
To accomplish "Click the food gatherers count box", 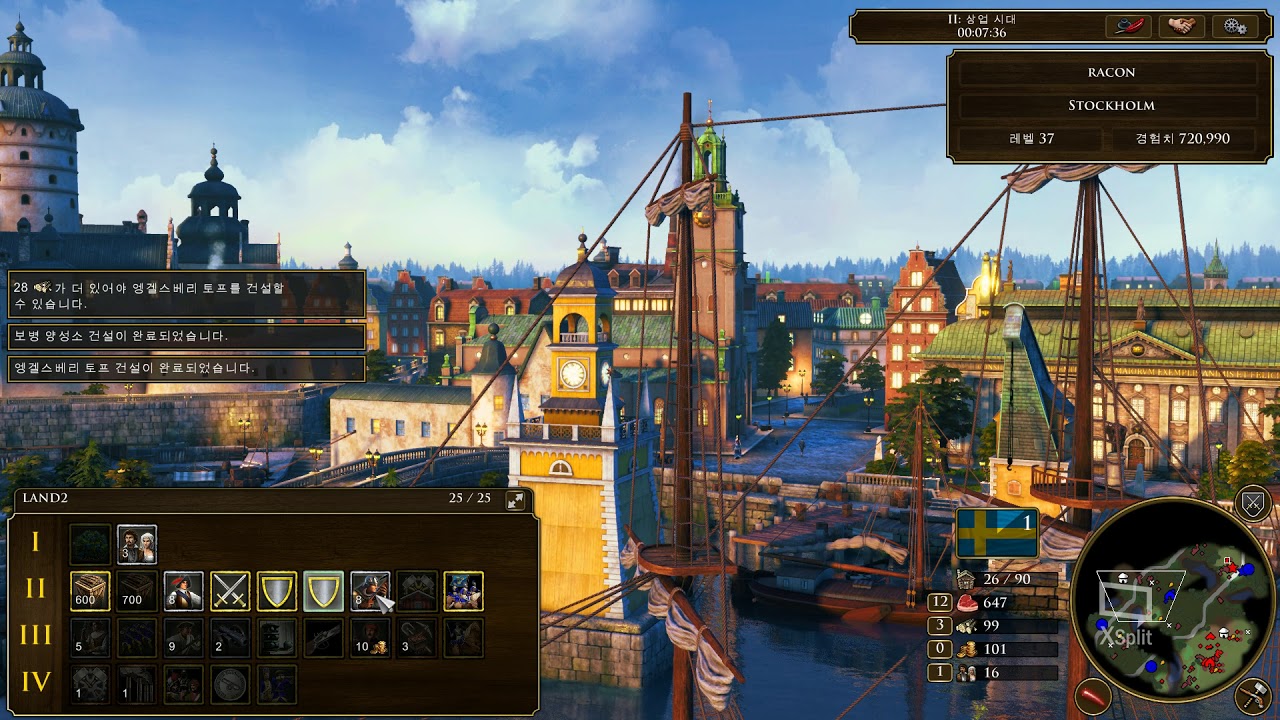I will [x=939, y=602].
